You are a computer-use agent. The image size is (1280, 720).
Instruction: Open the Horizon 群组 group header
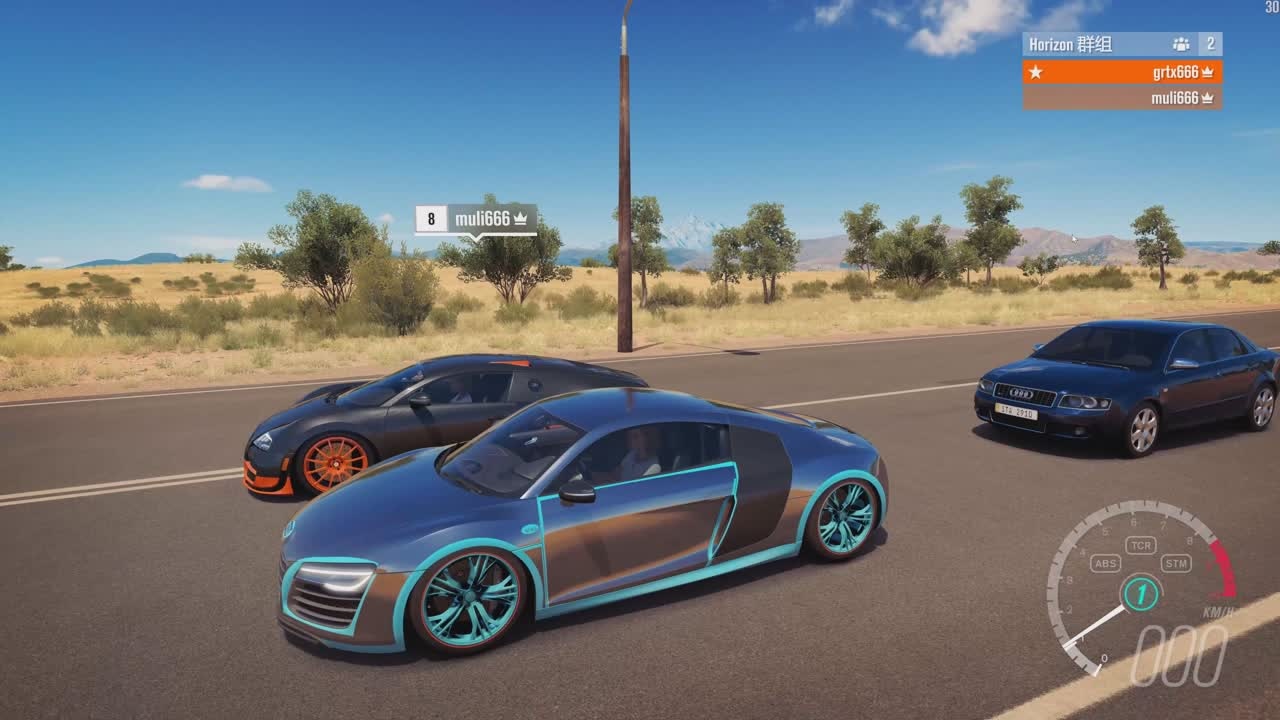pyautogui.click(x=1121, y=44)
